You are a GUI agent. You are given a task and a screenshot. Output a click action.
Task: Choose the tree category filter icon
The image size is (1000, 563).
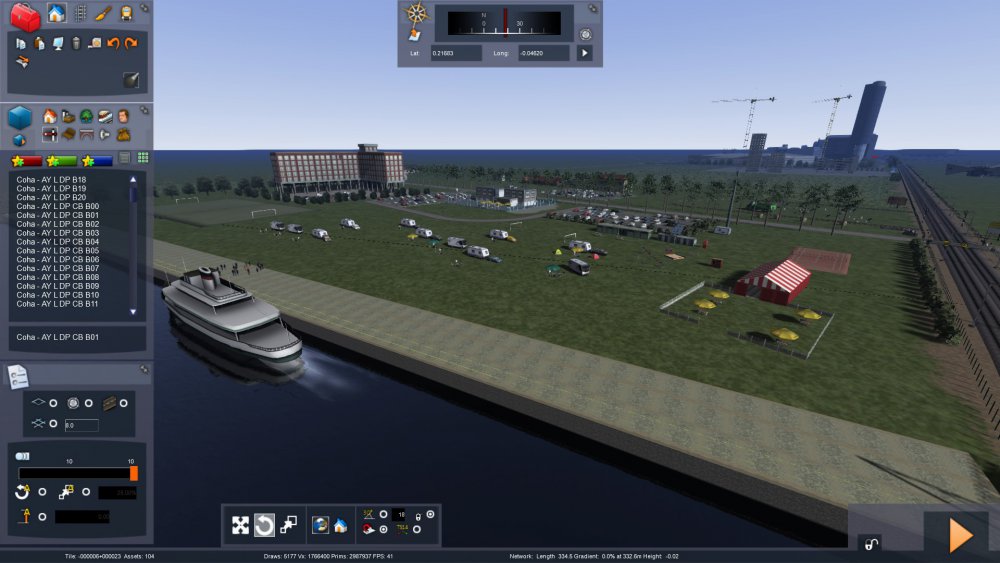tap(87, 116)
